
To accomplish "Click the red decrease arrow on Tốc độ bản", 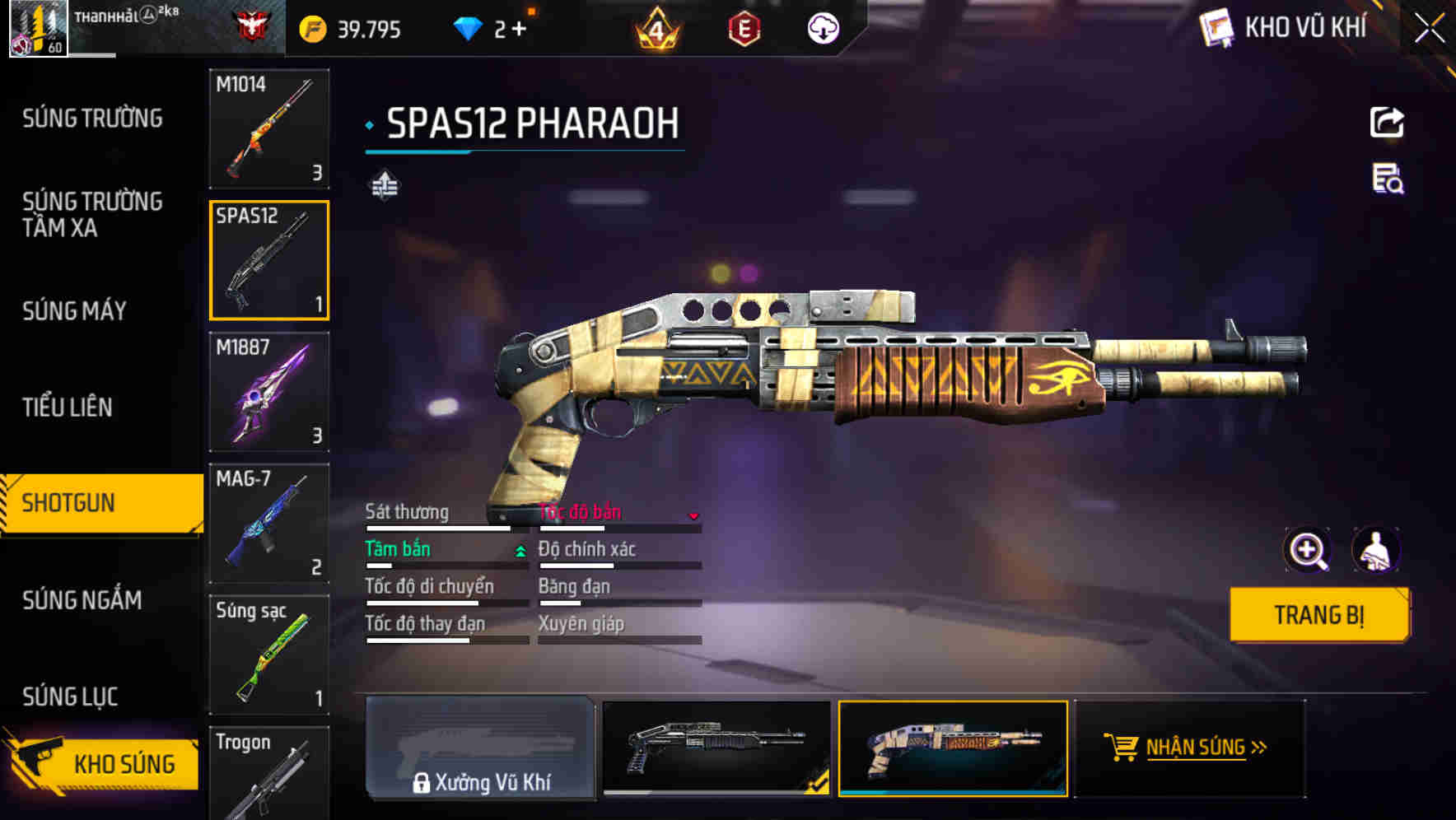I will coord(694,516).
